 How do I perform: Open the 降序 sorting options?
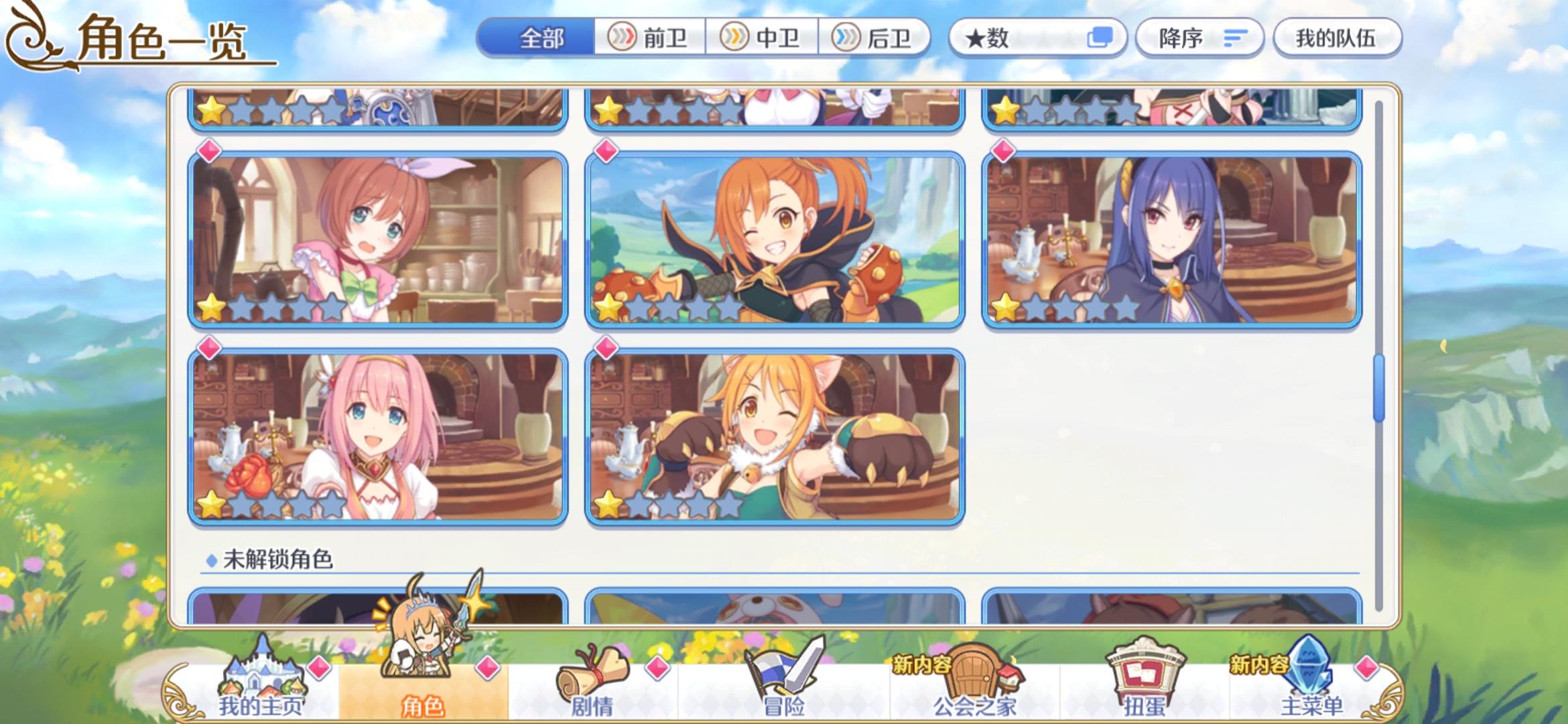(x=1199, y=39)
